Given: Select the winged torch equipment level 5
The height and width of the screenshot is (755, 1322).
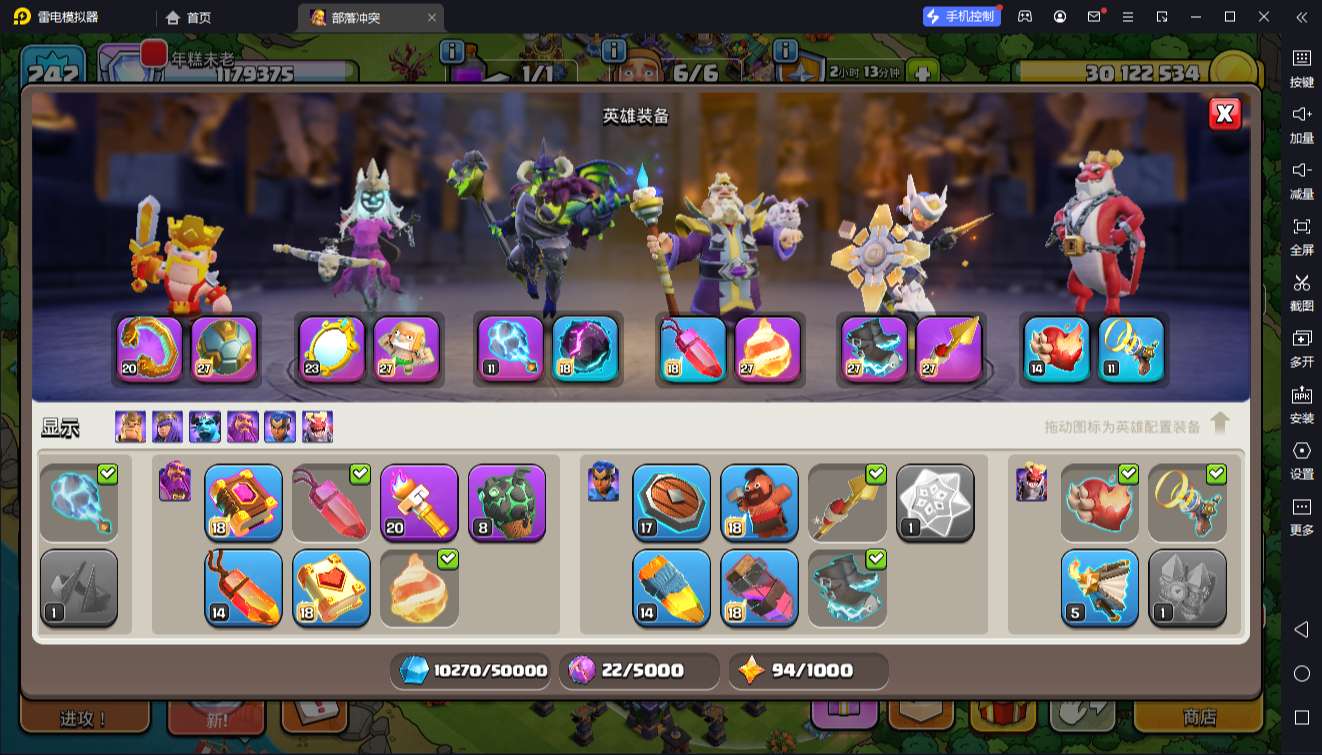Looking at the screenshot, I should click(1099, 588).
